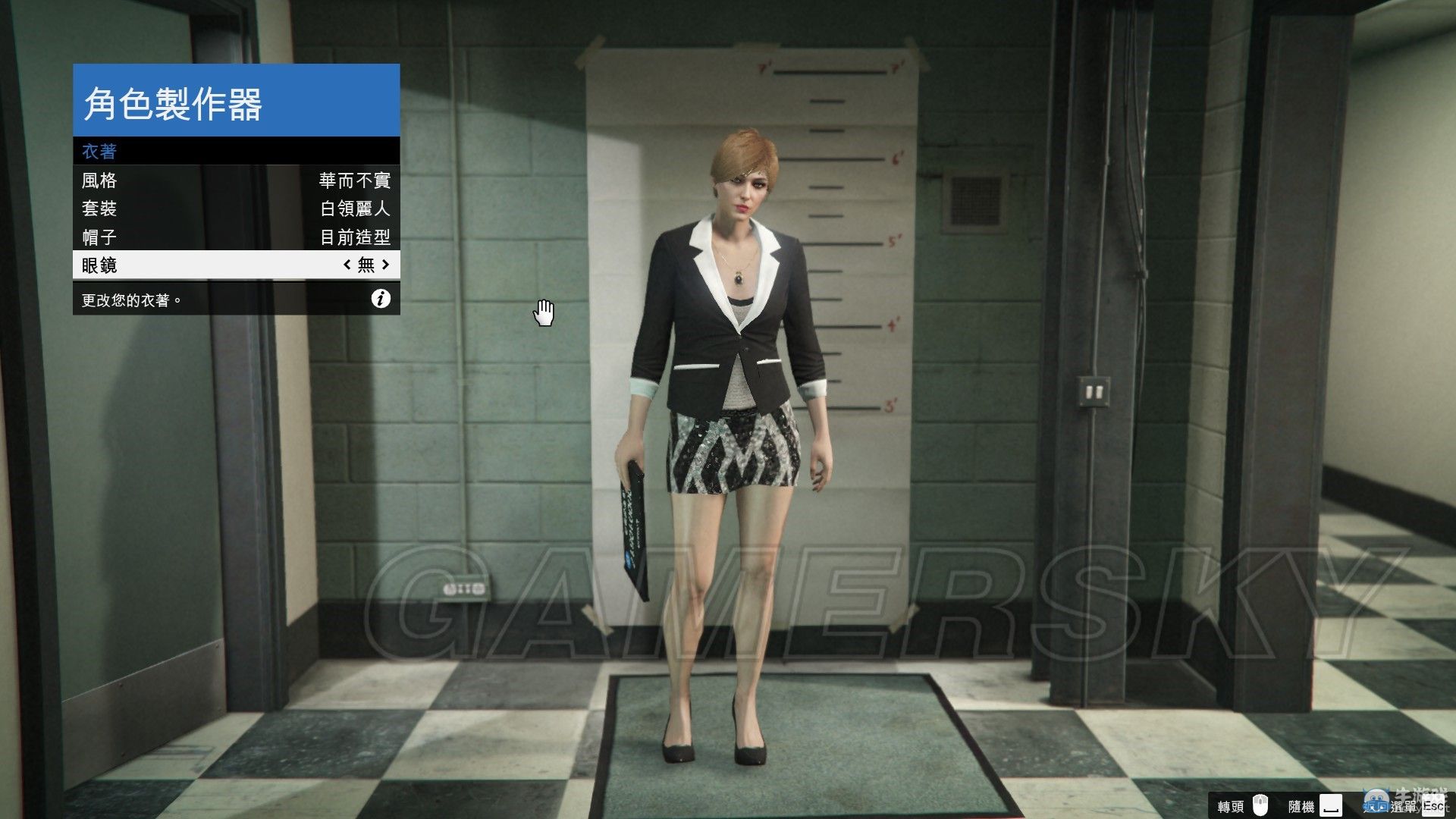Select the highlighted 眼鏡 row
Viewport: 1456px width, 819px height.
(x=190, y=265)
